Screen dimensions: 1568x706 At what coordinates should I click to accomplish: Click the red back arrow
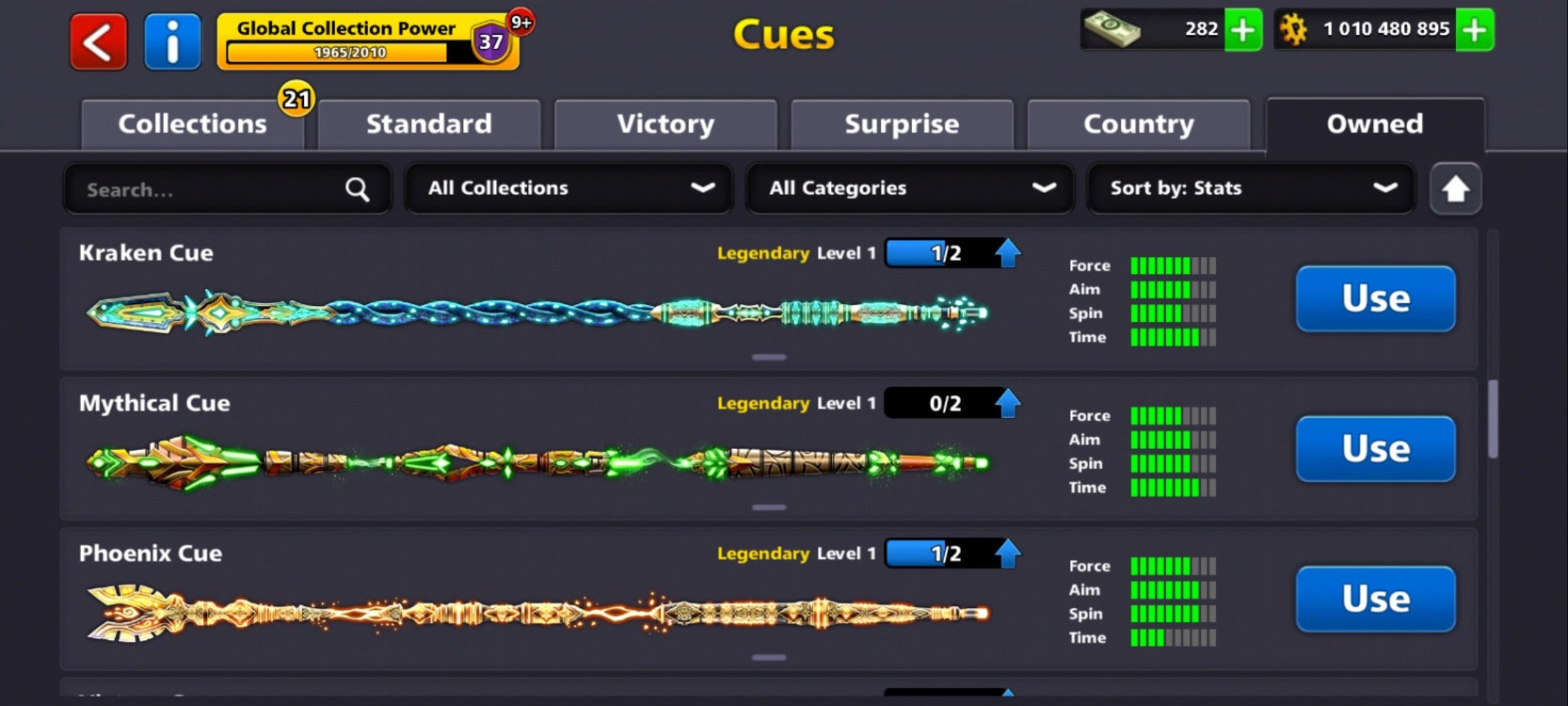tap(97, 40)
